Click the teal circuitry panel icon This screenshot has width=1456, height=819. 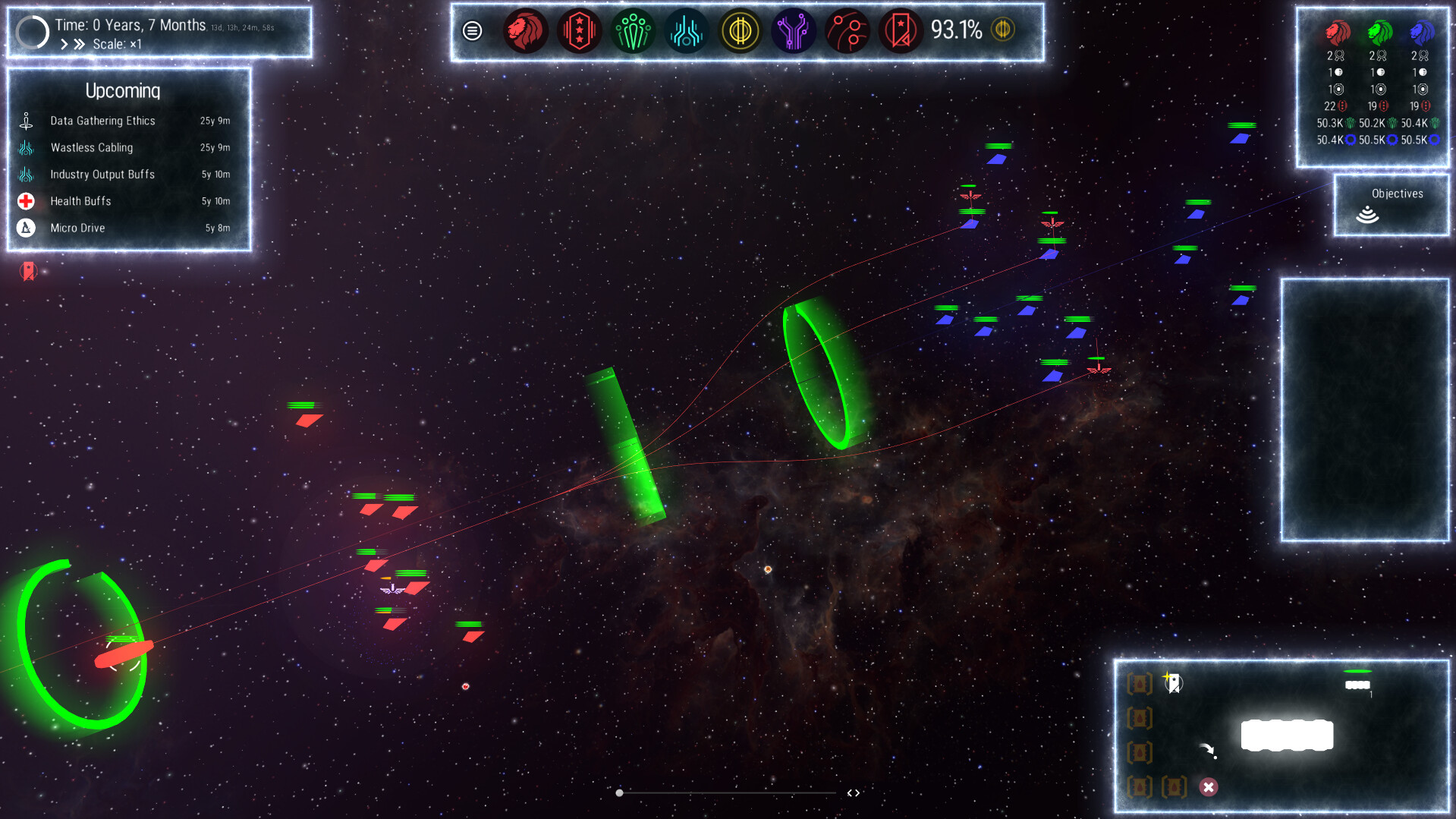[686, 31]
